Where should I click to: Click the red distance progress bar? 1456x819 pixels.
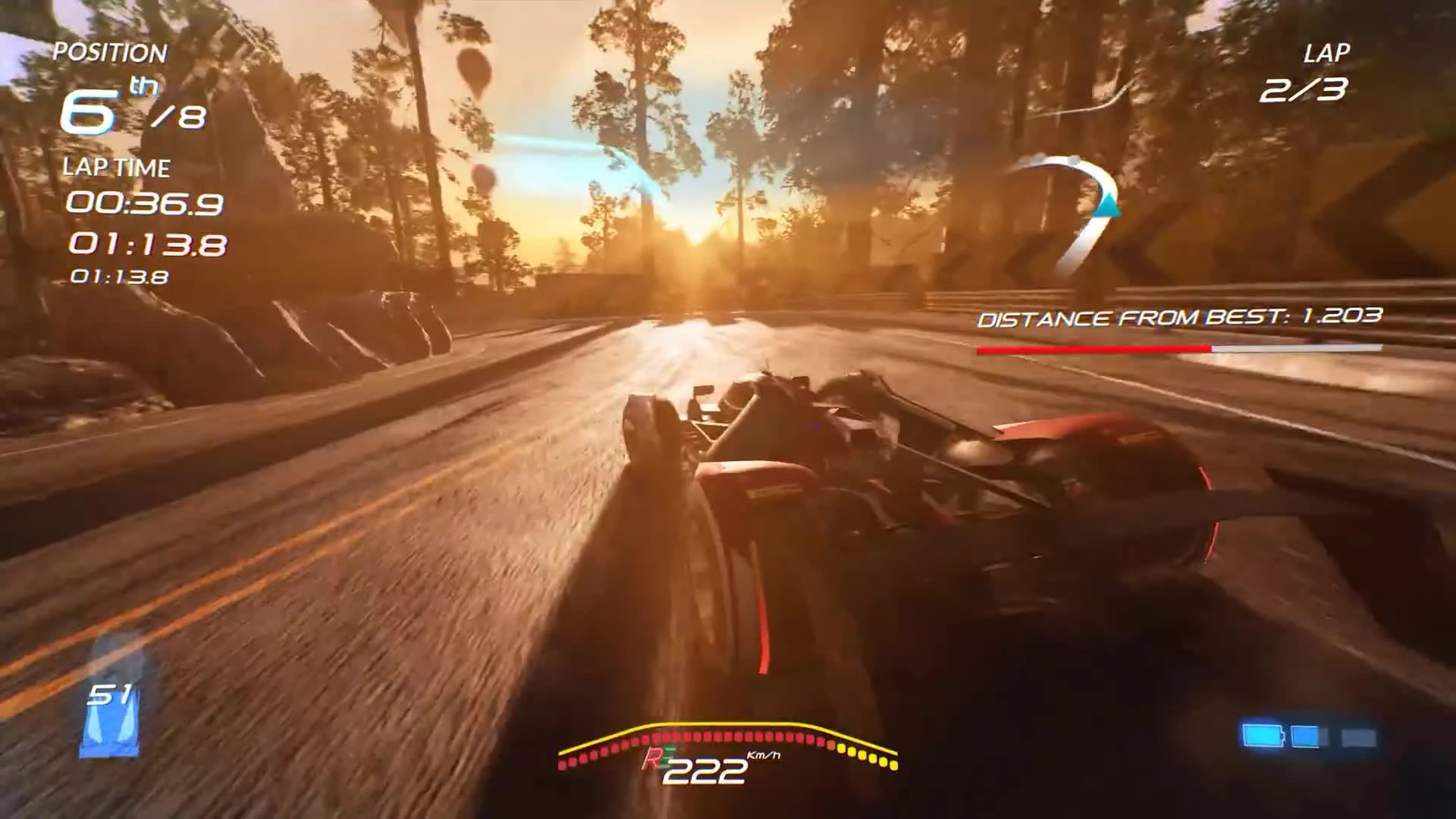(x=1092, y=347)
